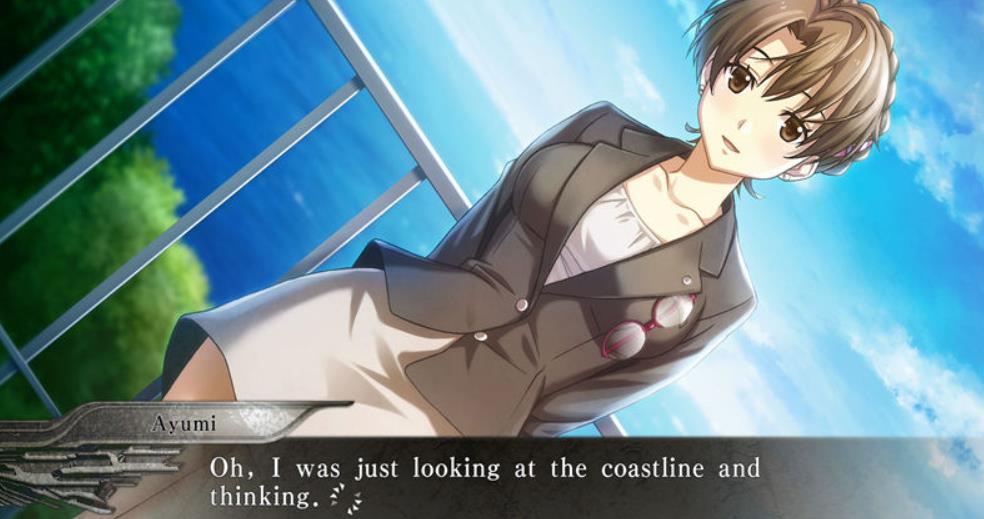Screen dimensions: 984x519
Task: Advance Ayumi's dialogue text box
Action: [560, 480]
